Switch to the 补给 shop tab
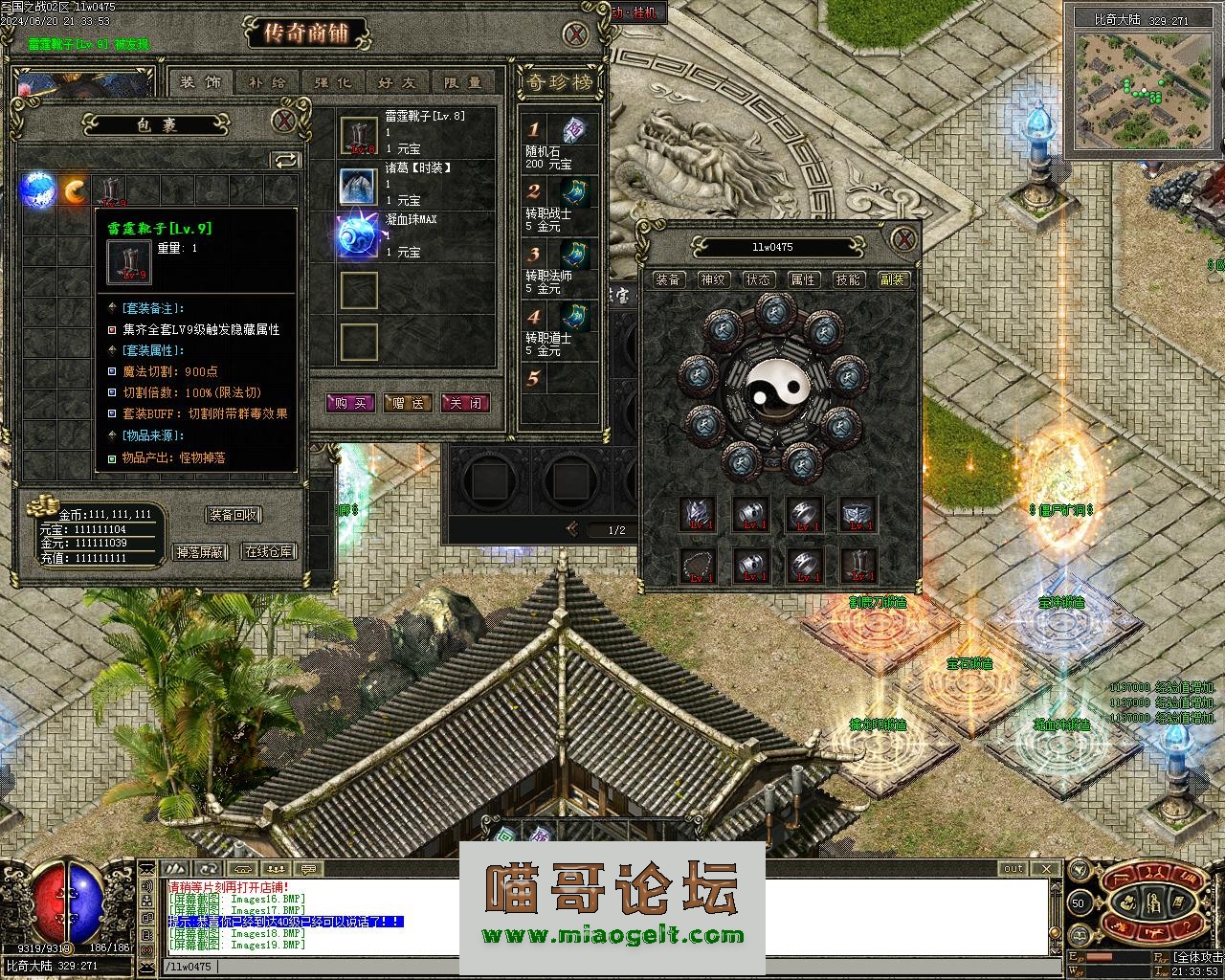This screenshot has width=1225, height=980. click(x=267, y=82)
